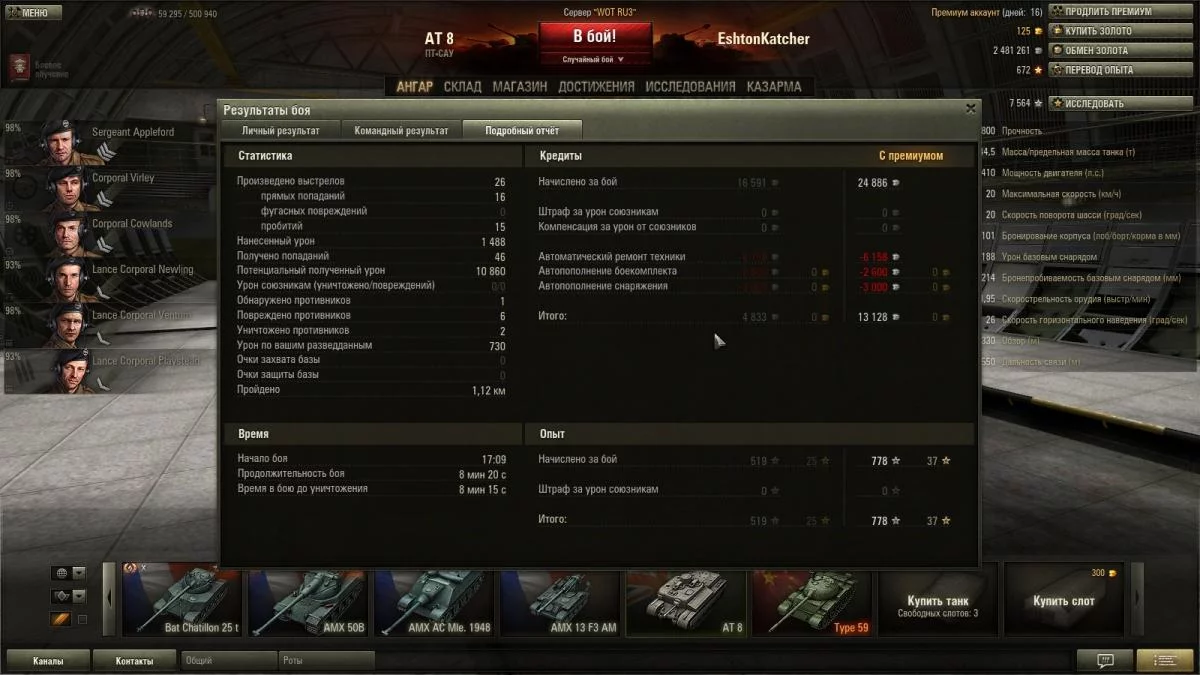Screen dimensions: 1200x675
Task: Go to the Достижения section
Action: (x=596, y=87)
